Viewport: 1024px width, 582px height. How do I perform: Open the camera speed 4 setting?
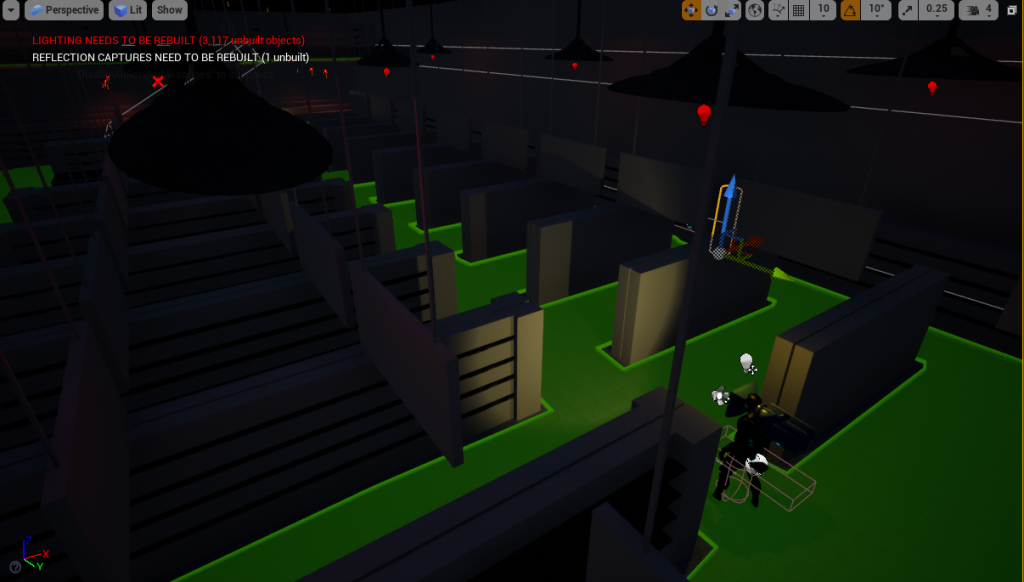[978, 10]
